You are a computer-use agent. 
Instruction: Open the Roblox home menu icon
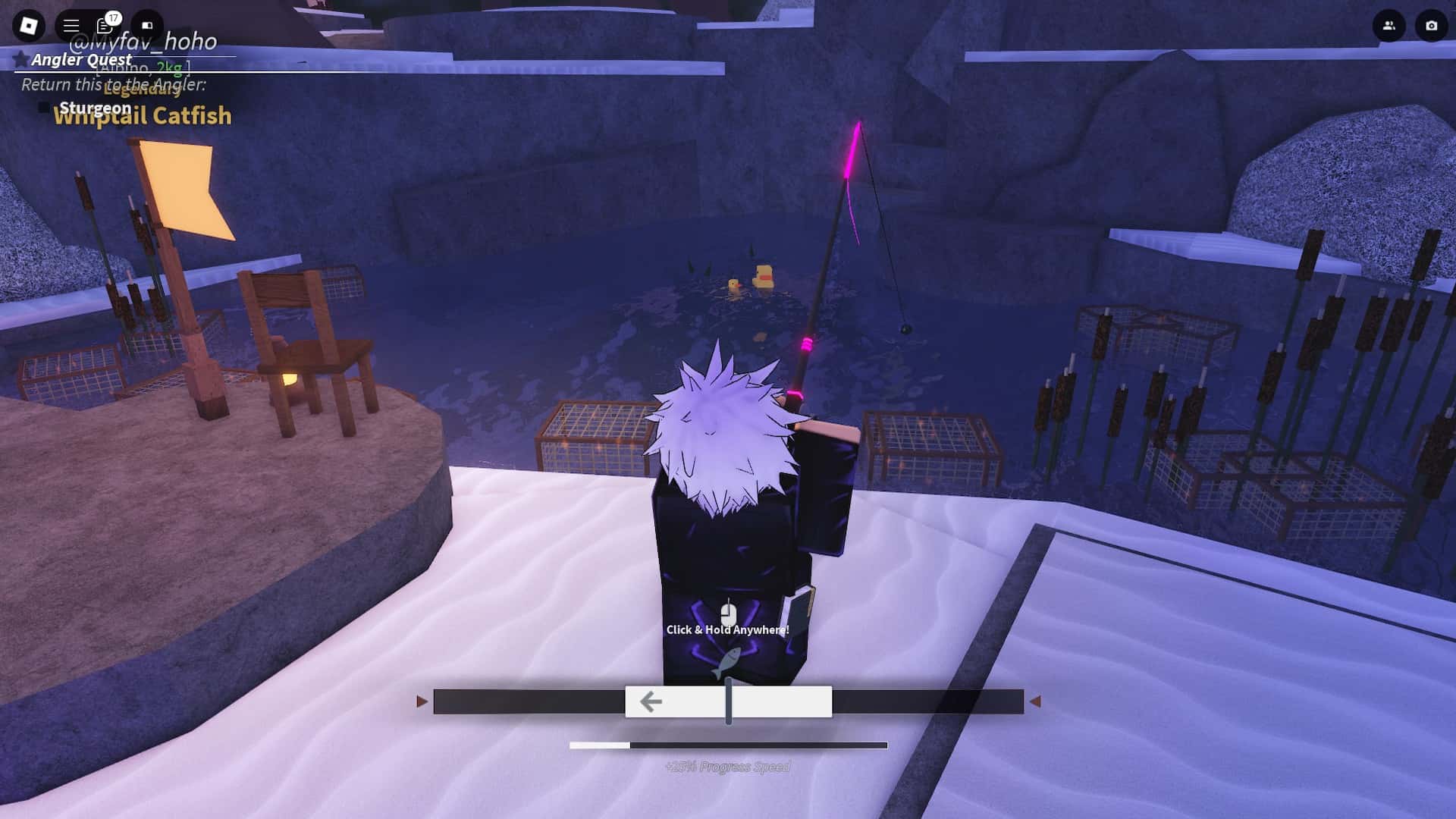[x=28, y=26]
